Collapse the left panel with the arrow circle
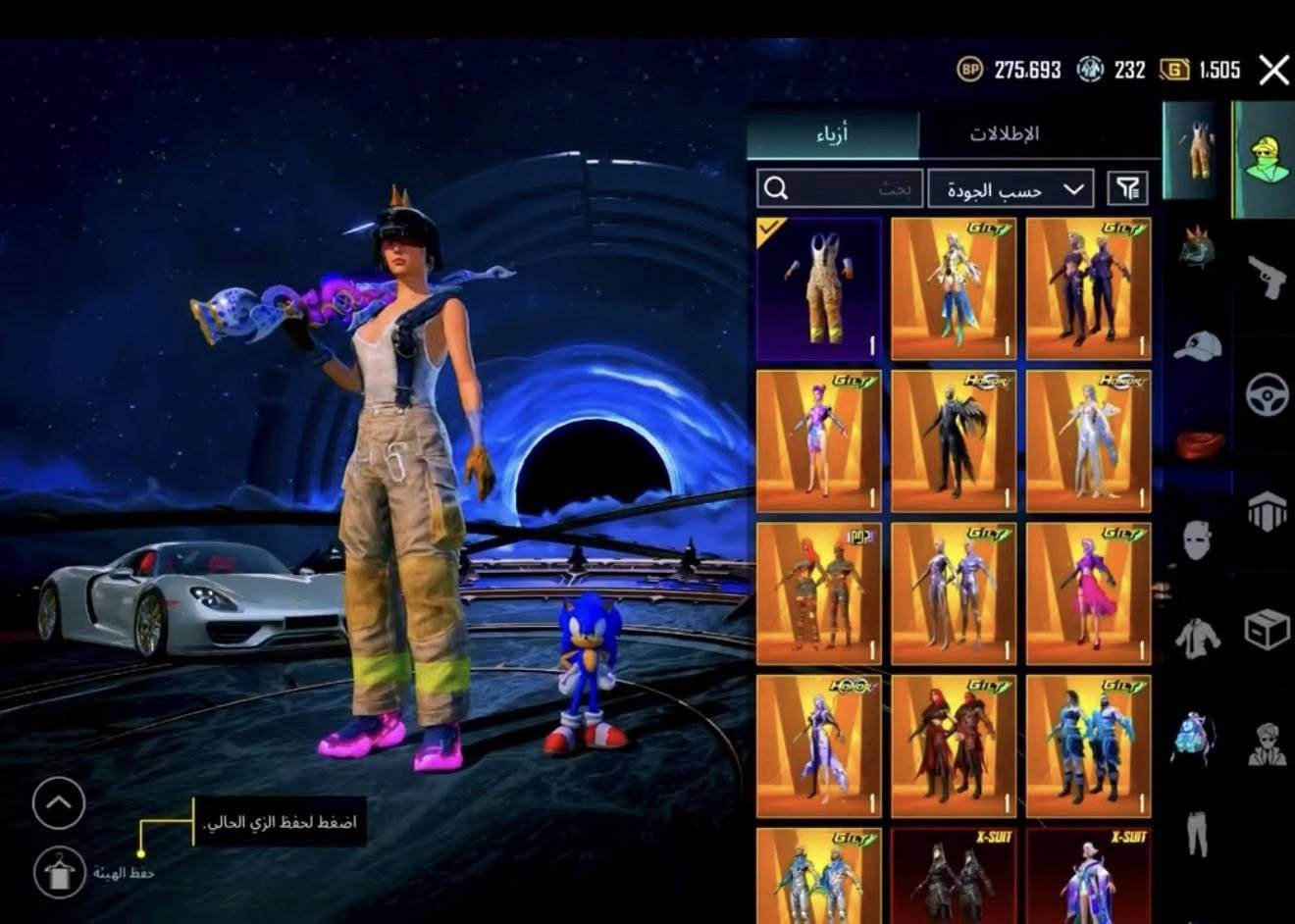This screenshot has width=1295, height=924. 59,801
